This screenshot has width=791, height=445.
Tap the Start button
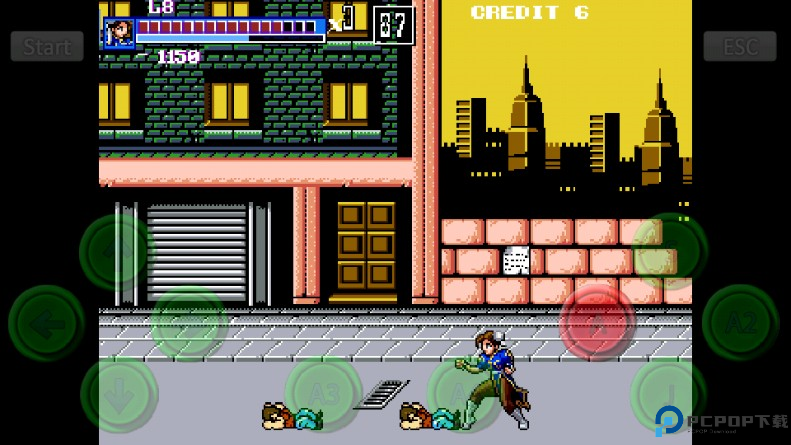pyautogui.click(x=47, y=47)
